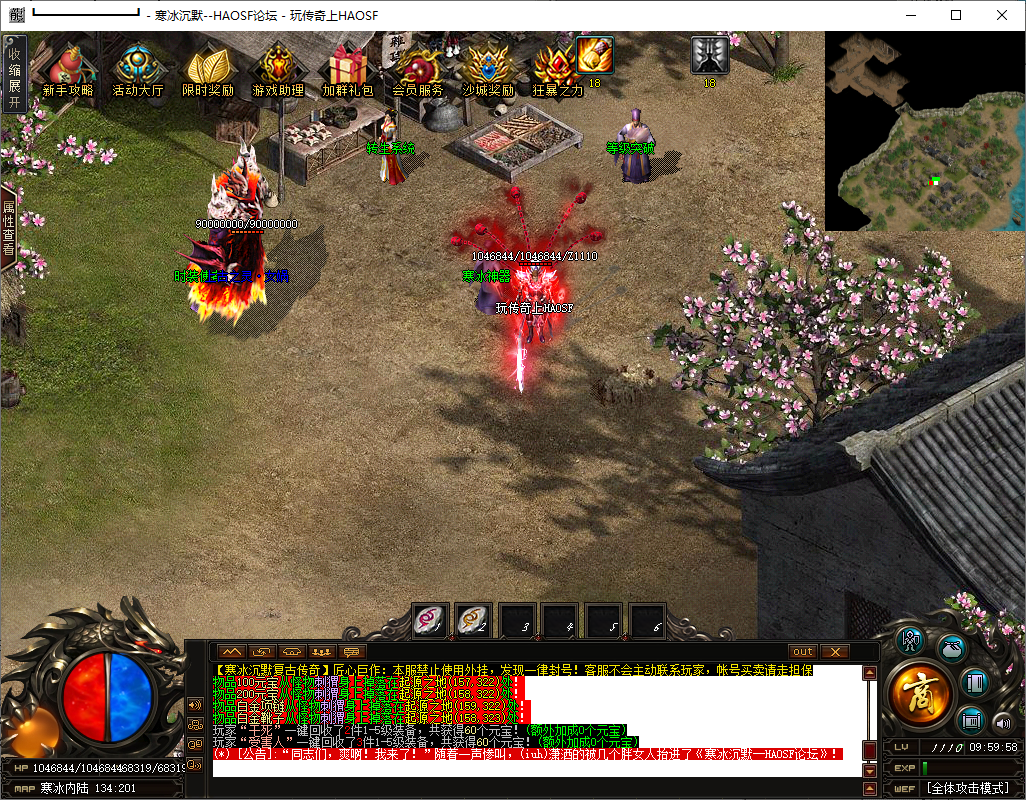Use the item in hotbar slot 2
Screen dimensions: 1026x800
[473, 621]
